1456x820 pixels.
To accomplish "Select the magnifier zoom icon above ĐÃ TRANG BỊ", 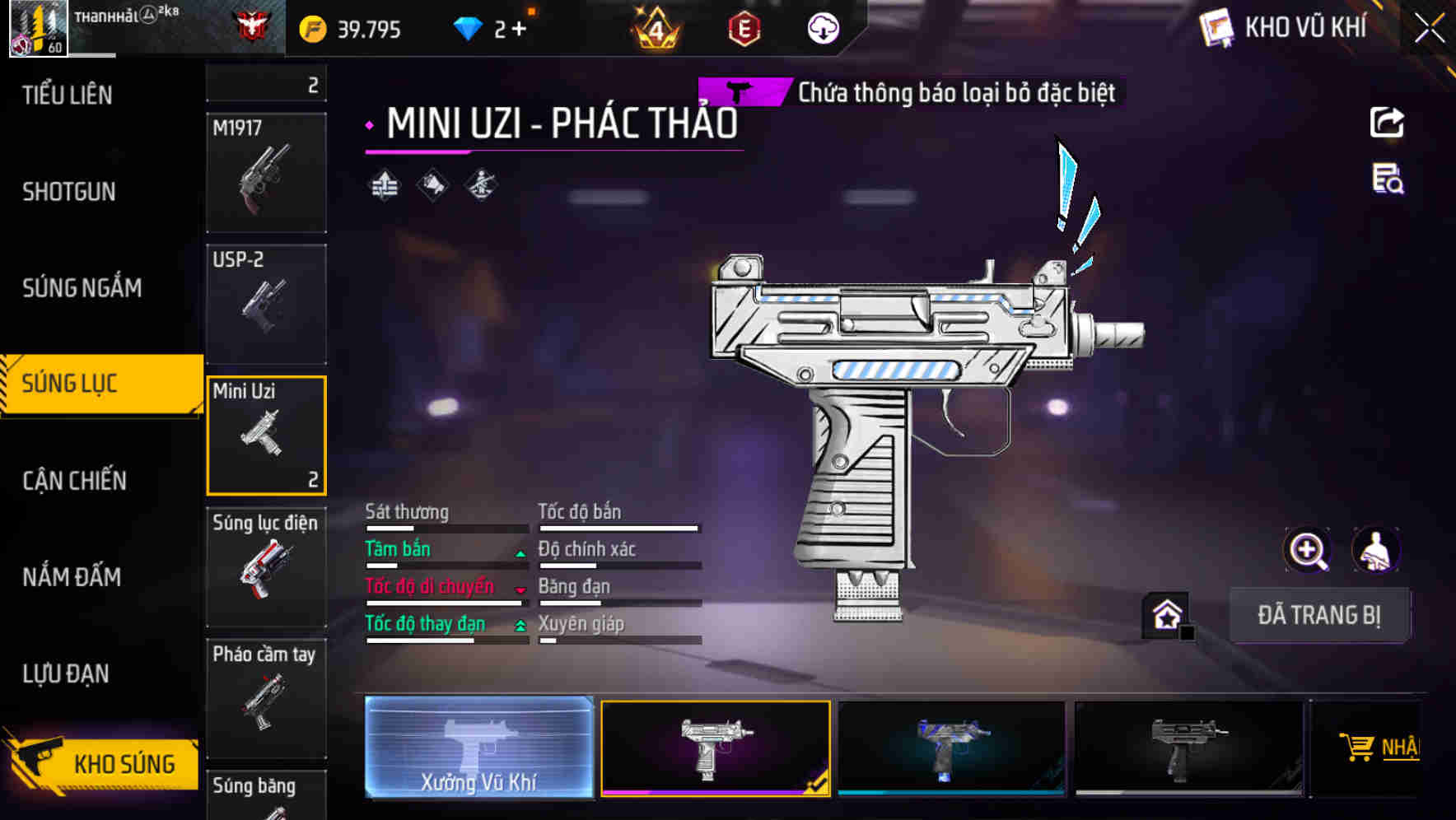I will (x=1309, y=550).
